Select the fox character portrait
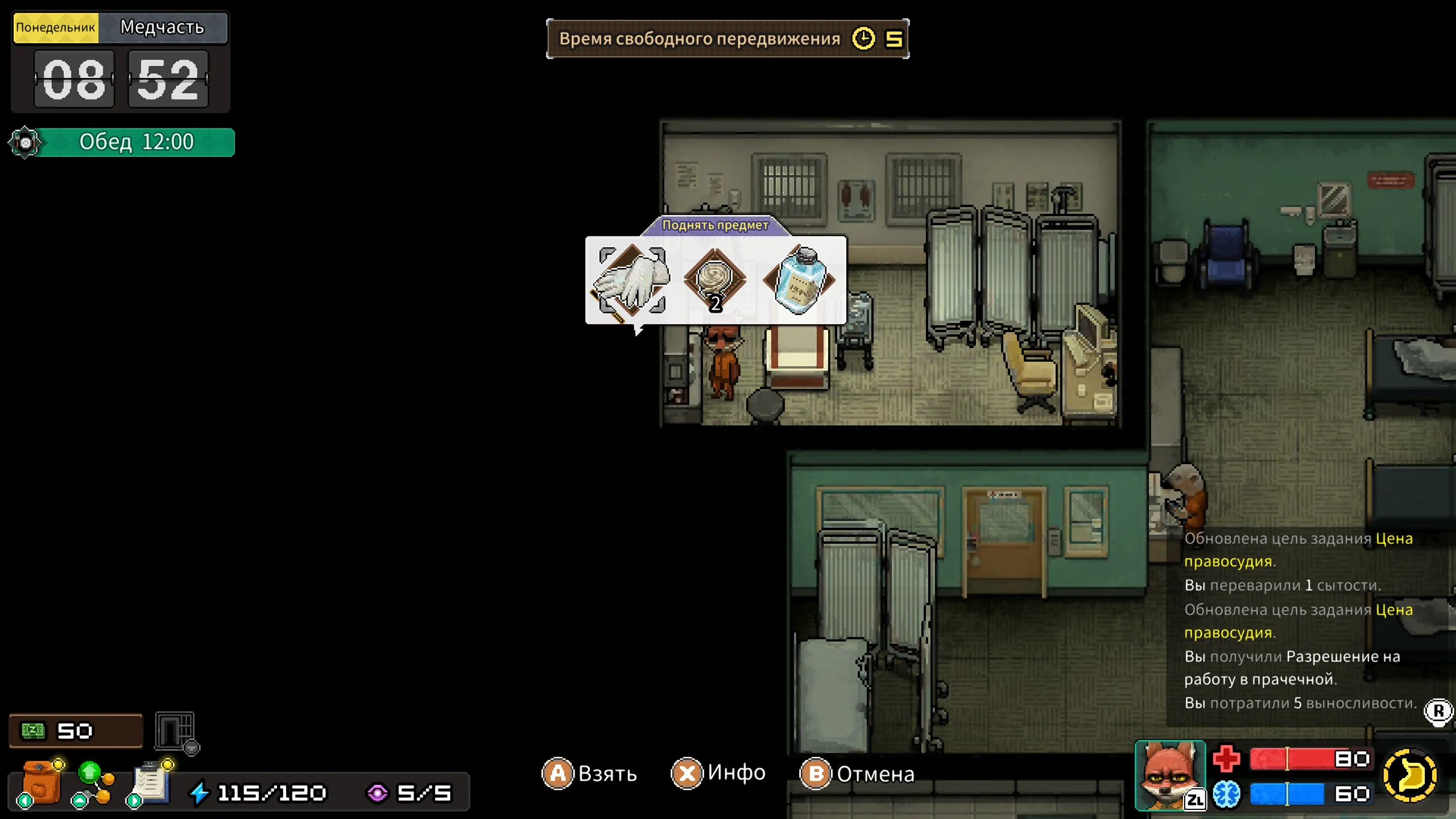This screenshot has width=1456, height=819. tap(1169, 775)
